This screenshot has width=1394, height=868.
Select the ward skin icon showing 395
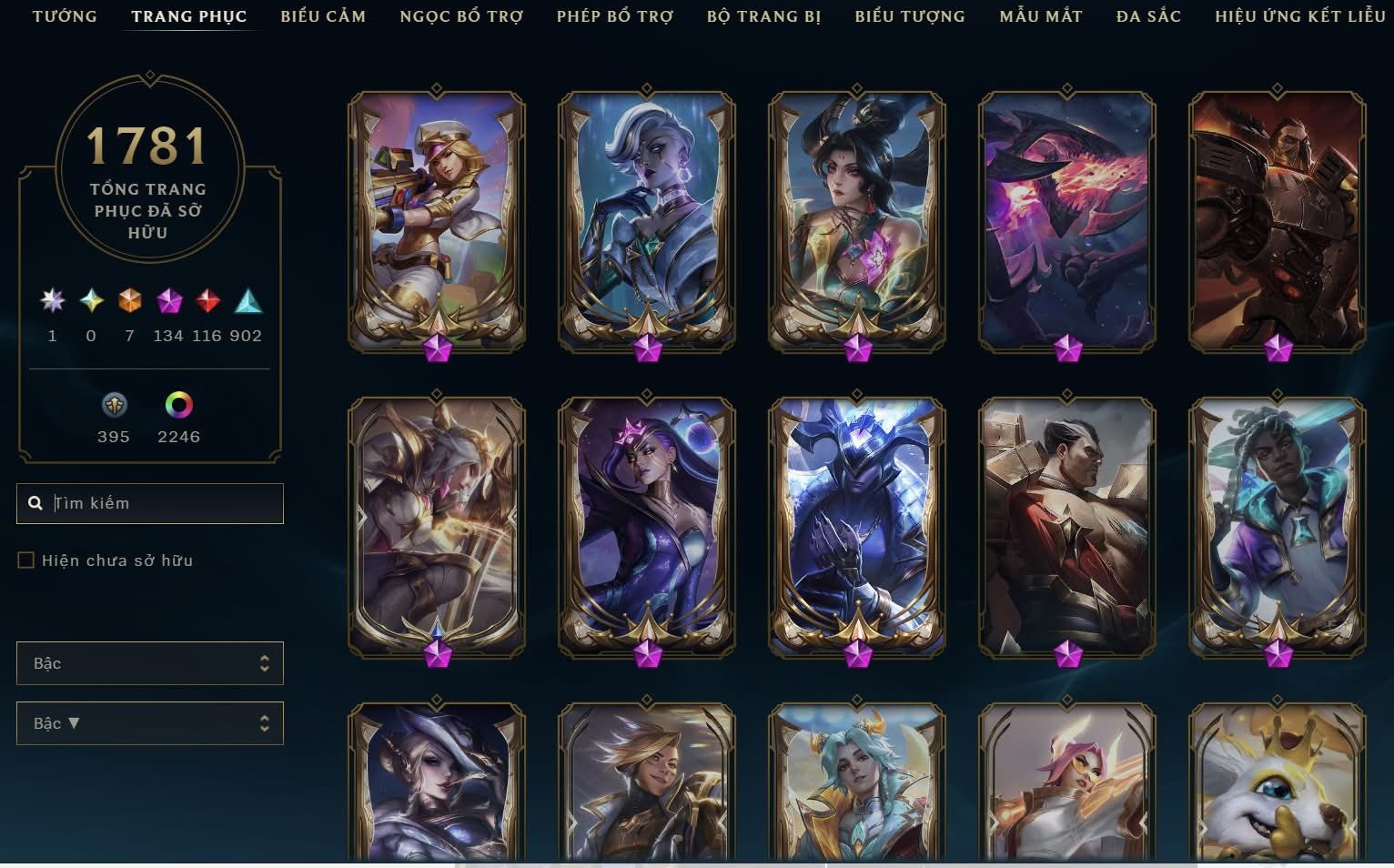114,407
